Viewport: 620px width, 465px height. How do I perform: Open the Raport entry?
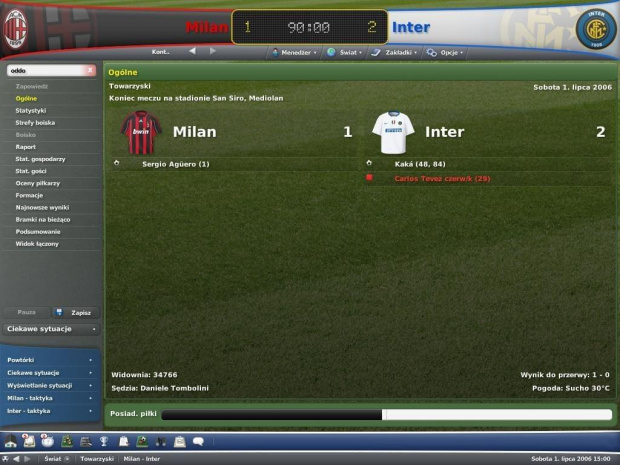26,146
